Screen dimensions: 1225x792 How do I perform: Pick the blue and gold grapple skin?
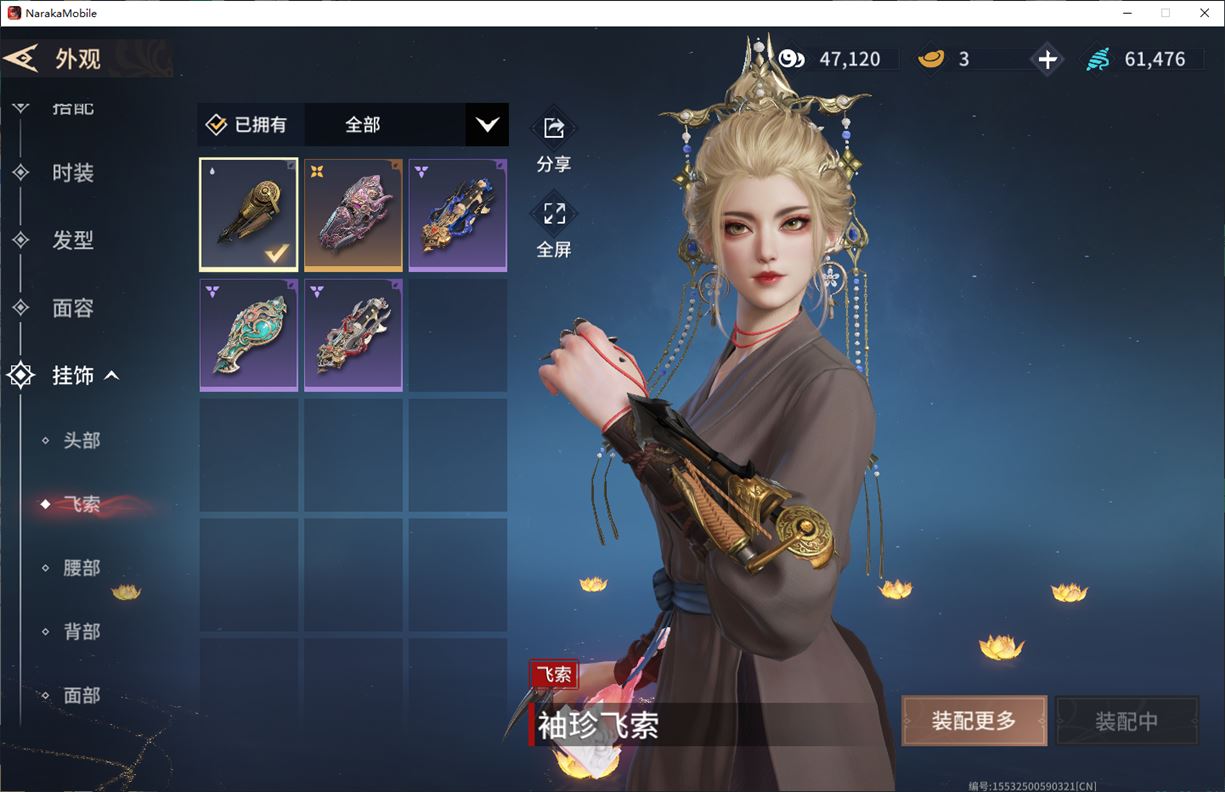[457, 215]
